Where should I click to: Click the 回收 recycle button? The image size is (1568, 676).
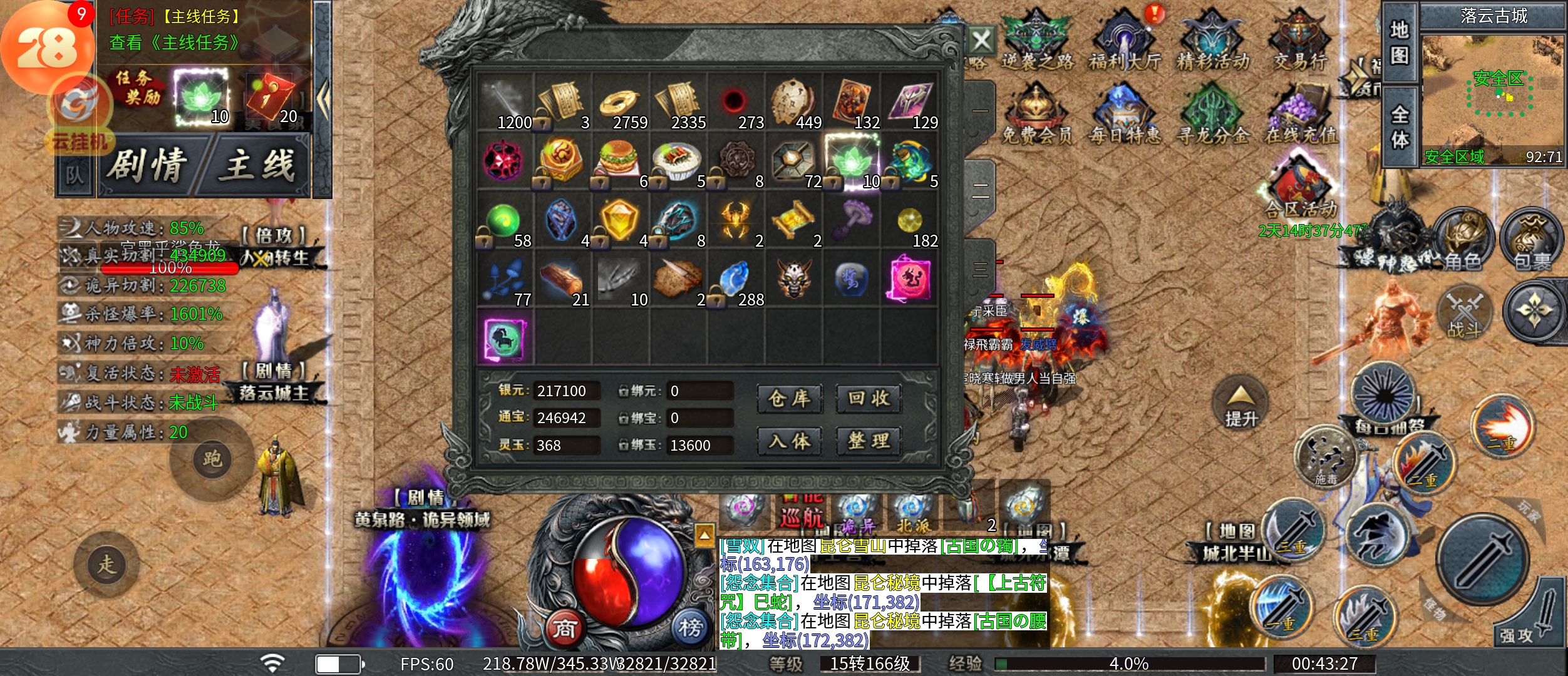click(x=869, y=399)
